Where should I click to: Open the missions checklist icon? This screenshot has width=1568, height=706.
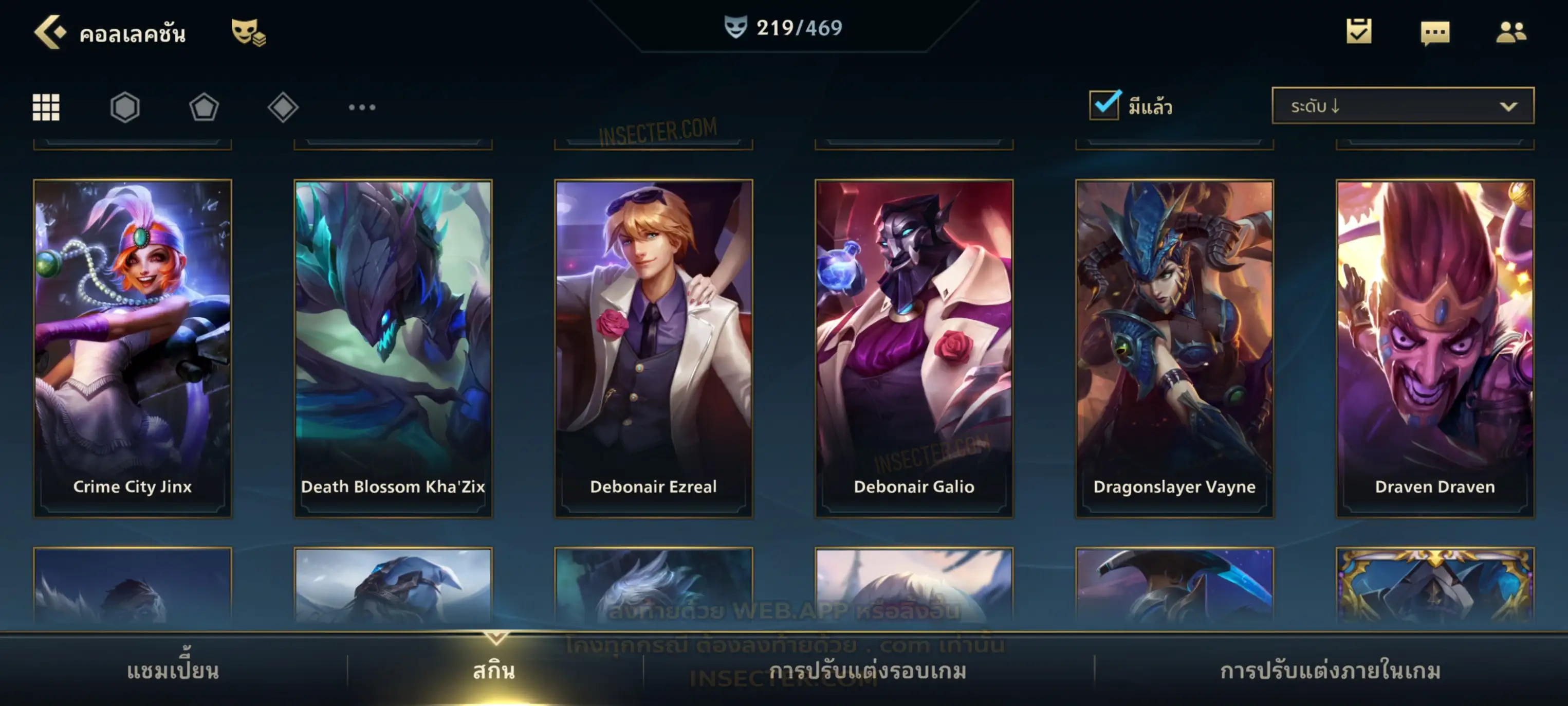pyautogui.click(x=1359, y=32)
